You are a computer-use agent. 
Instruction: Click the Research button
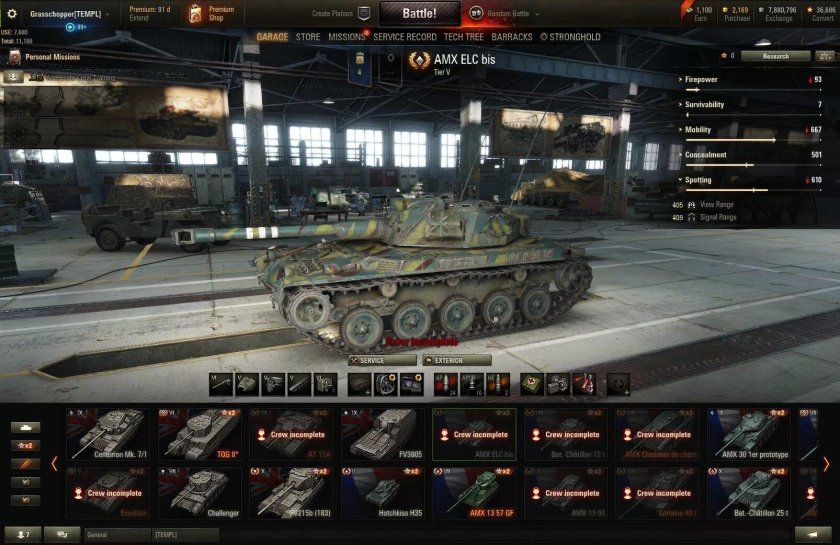pos(775,56)
